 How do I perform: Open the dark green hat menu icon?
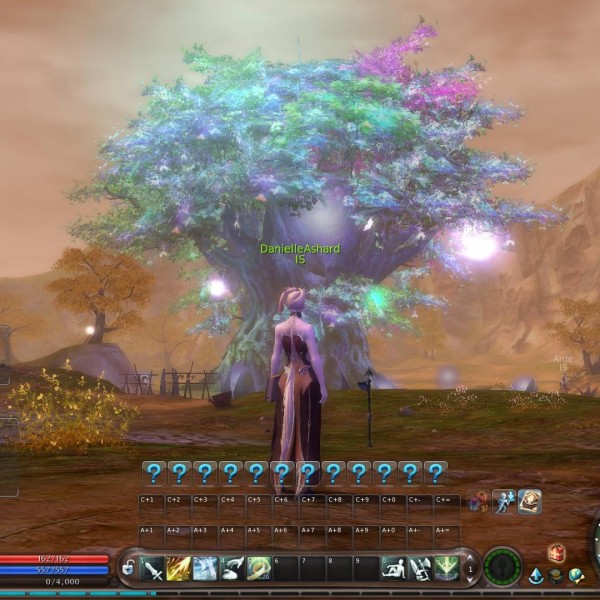556,576
